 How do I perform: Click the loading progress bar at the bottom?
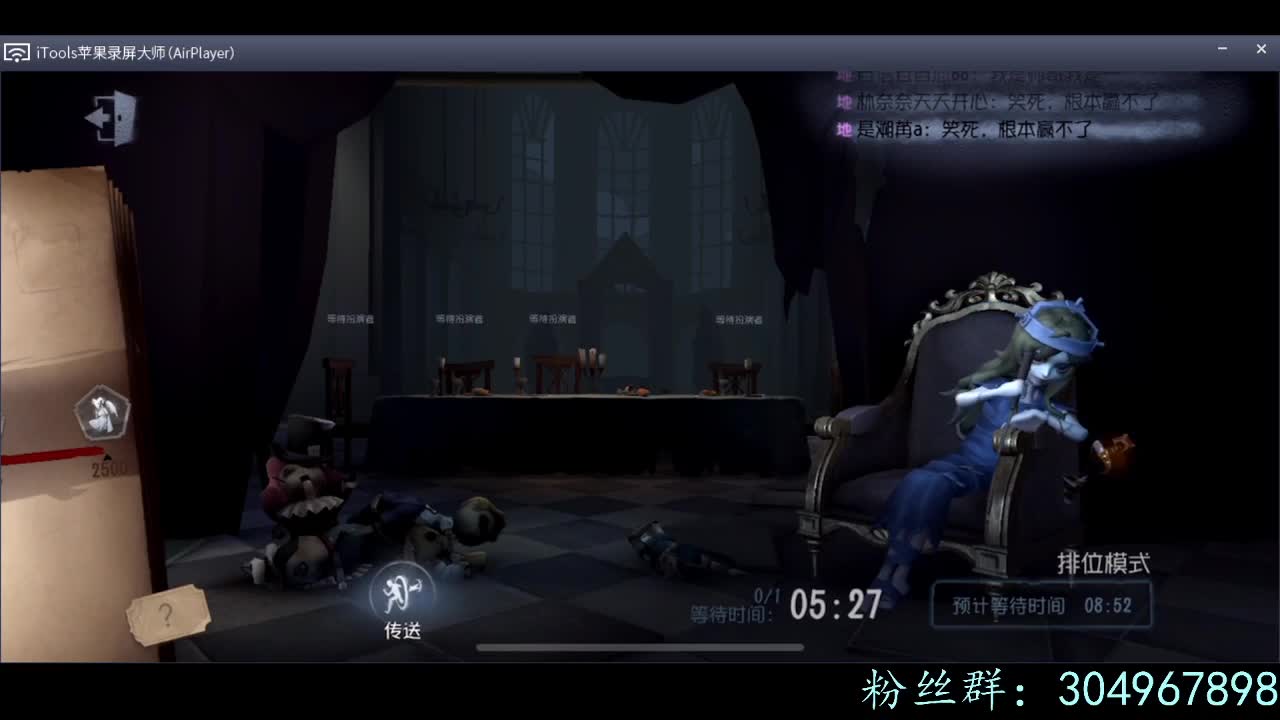[x=640, y=648]
